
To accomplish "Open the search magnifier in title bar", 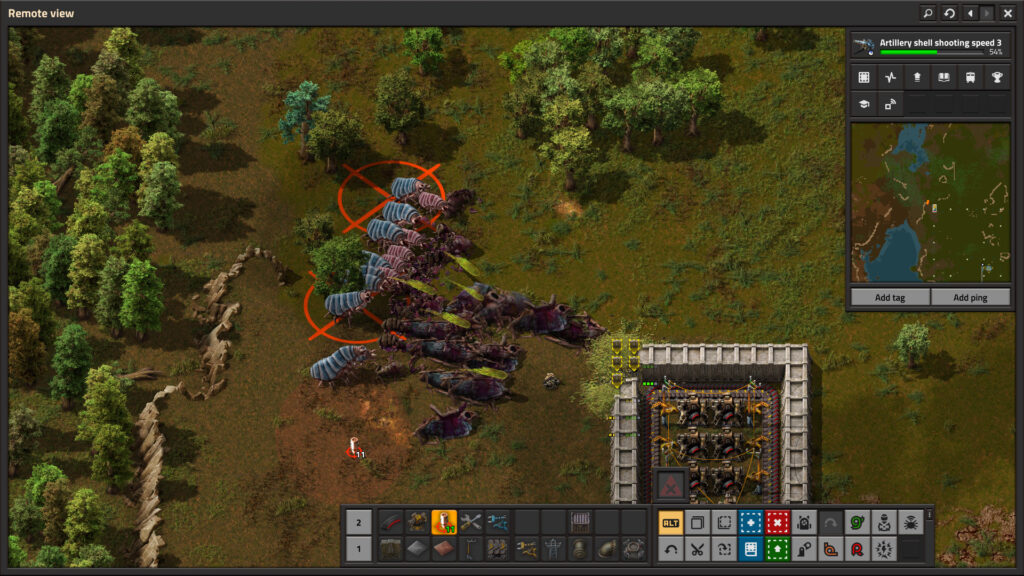I will coord(928,13).
